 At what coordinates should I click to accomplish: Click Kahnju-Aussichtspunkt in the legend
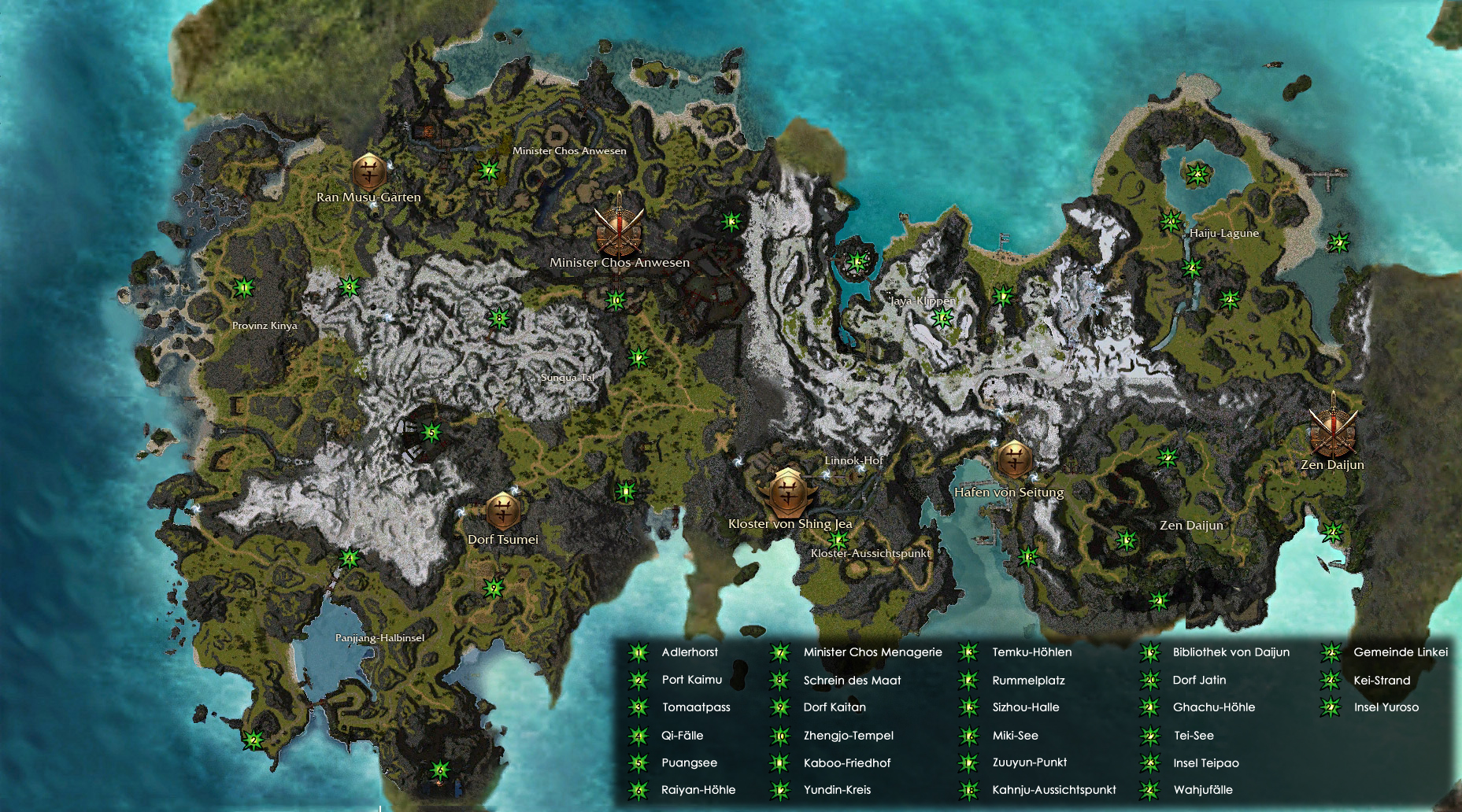pyautogui.click(x=1053, y=790)
